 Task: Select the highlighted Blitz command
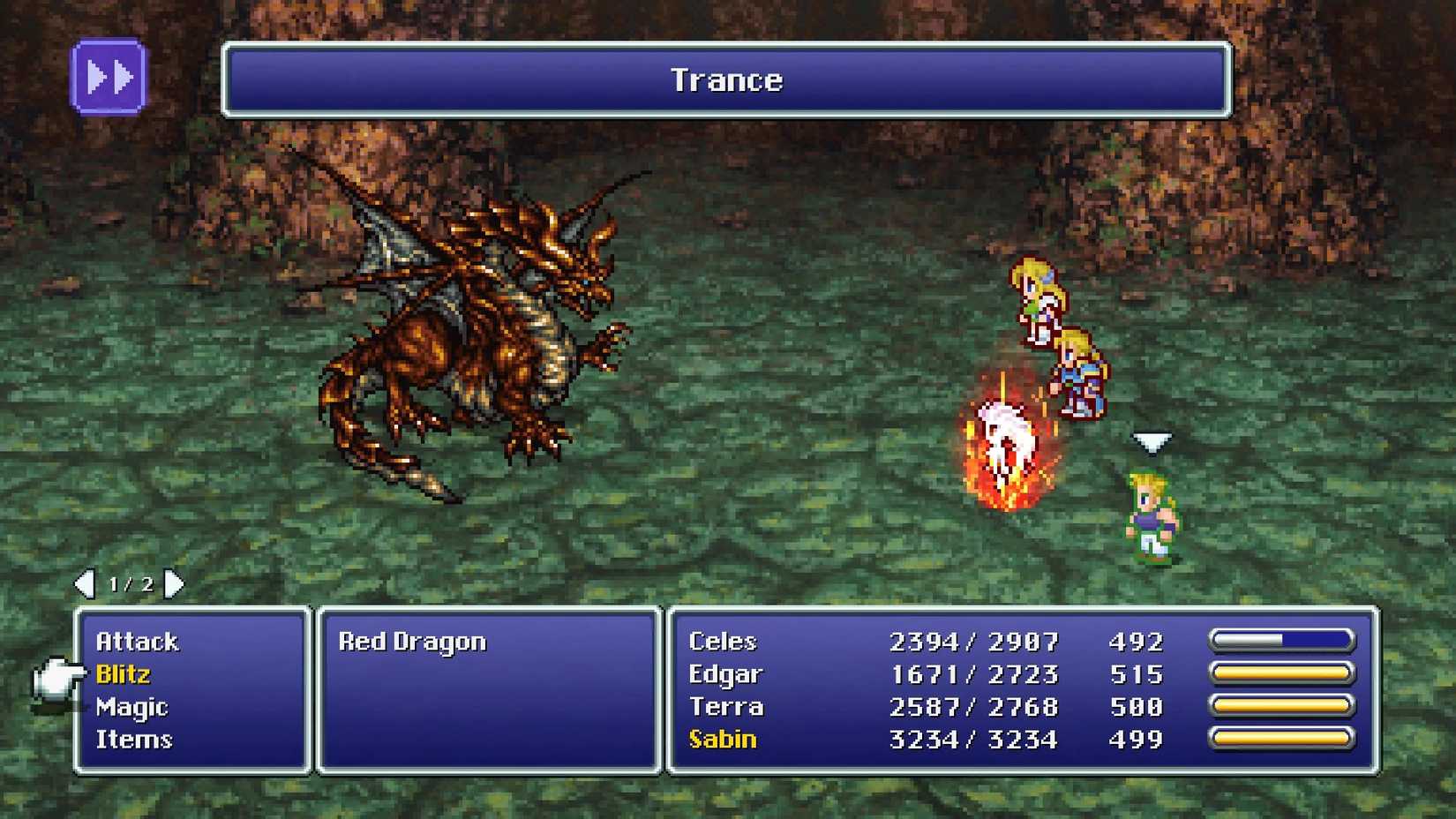(x=124, y=674)
